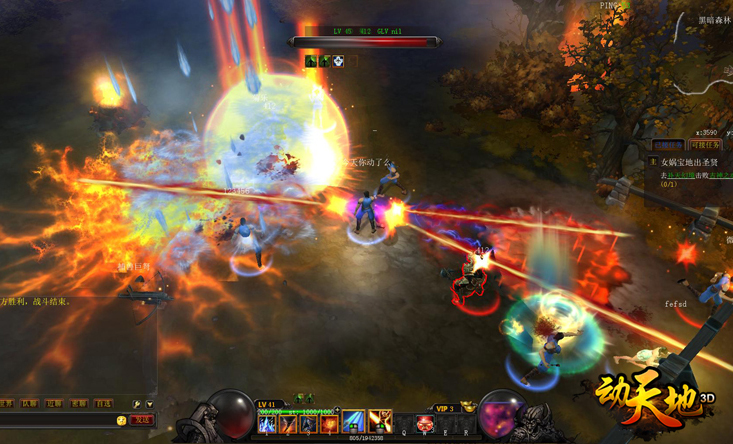
Task: Switch to the 队聊 team chat tab
Action: point(31,404)
